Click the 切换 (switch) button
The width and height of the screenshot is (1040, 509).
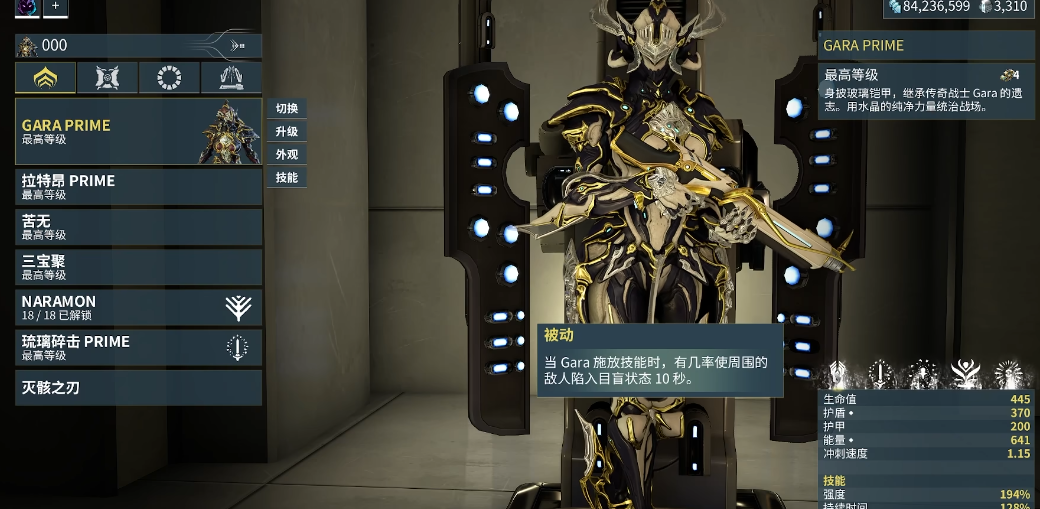[x=287, y=109]
